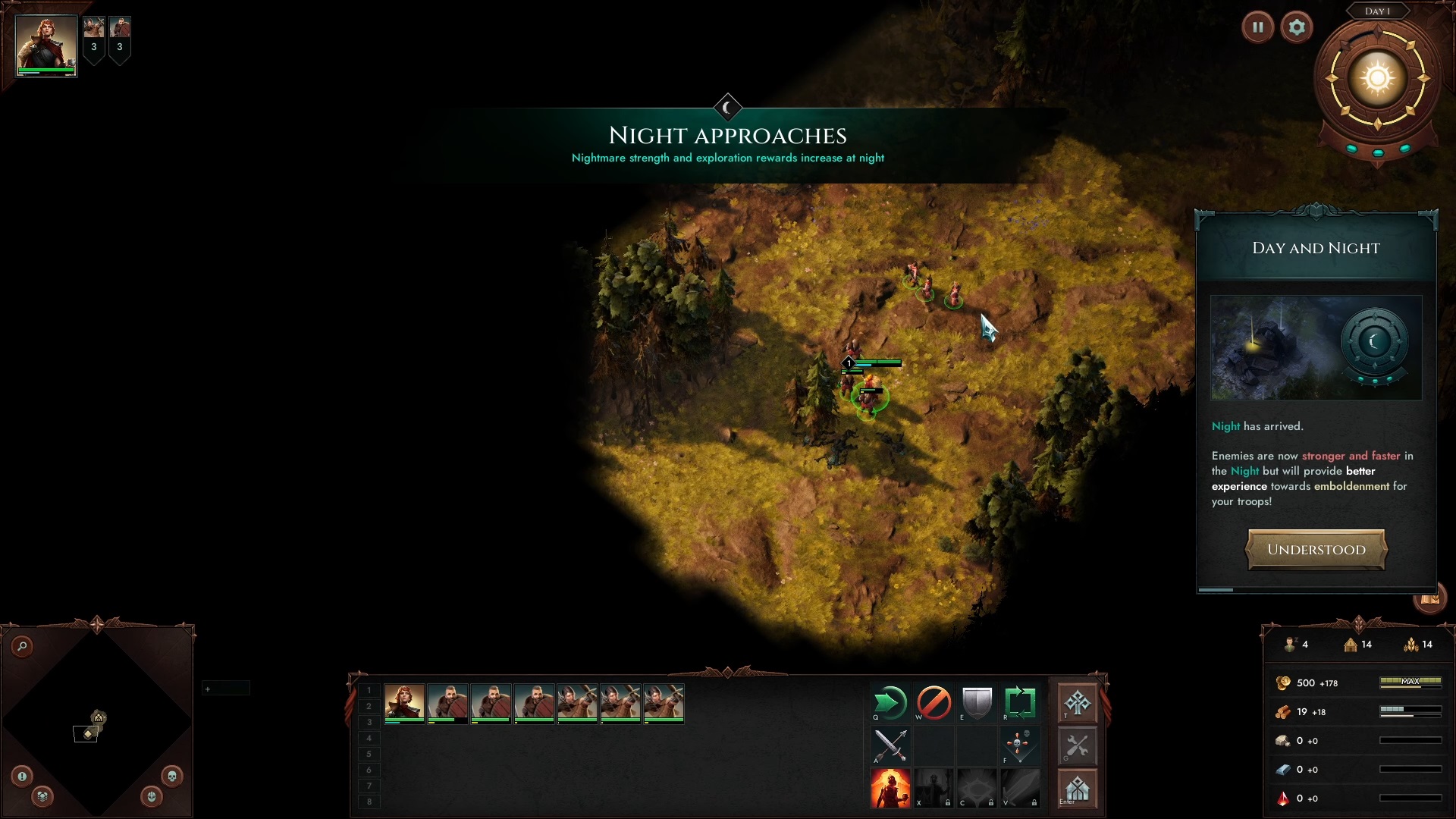The width and height of the screenshot is (1456, 819).
Task: Click the town hall marker on the minimap
Action: point(99,717)
